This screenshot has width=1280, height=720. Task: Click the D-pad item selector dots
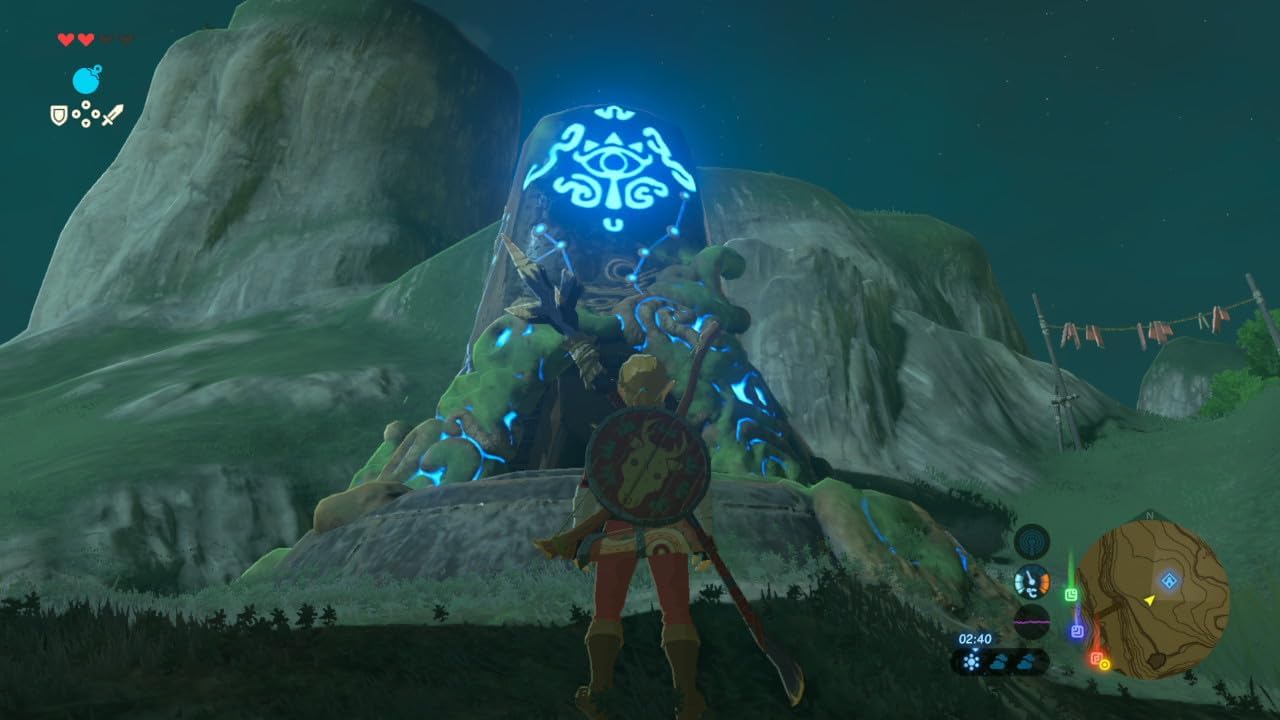(x=86, y=114)
